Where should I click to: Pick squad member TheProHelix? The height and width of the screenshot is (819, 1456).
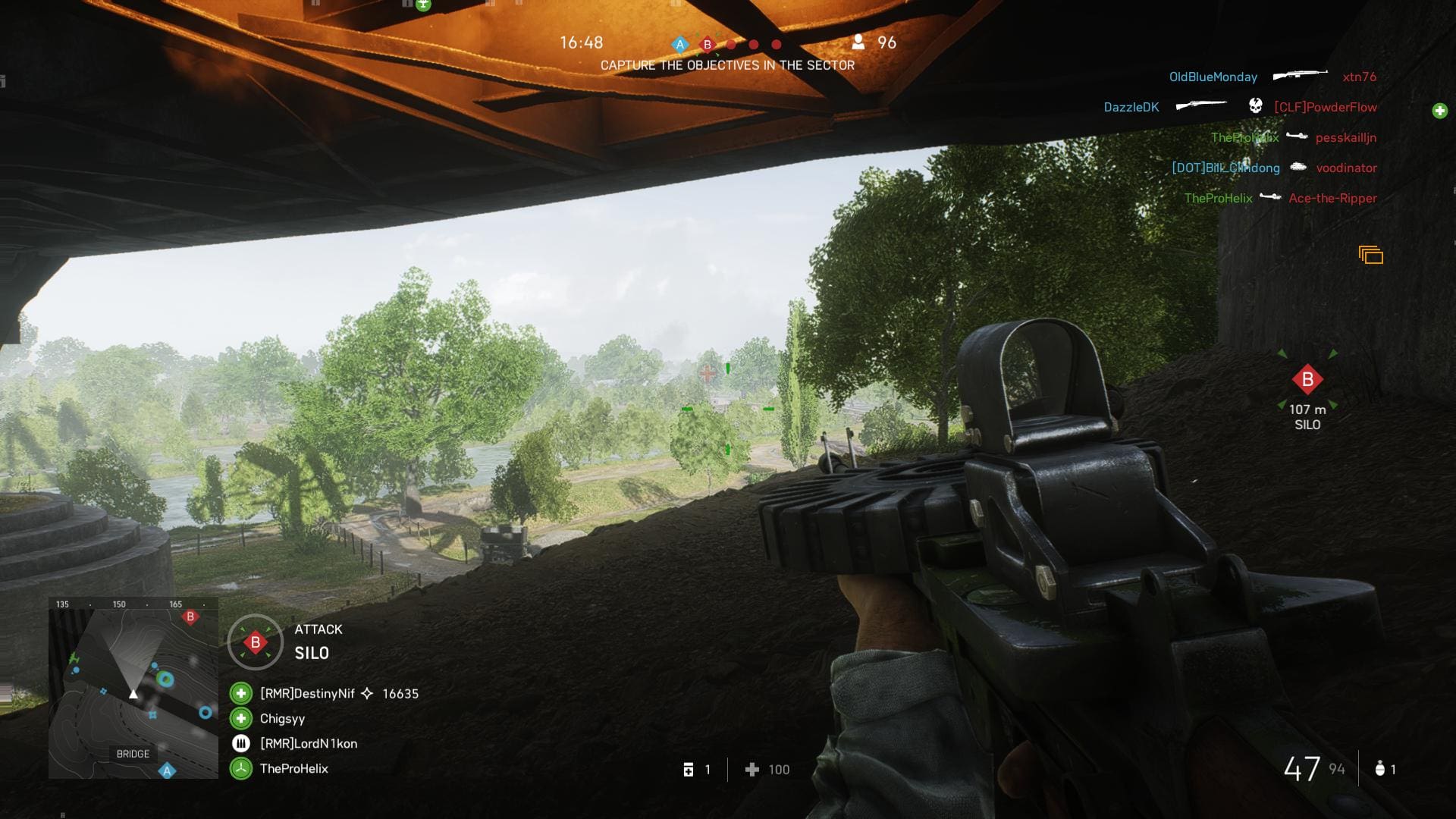pyautogui.click(x=293, y=768)
